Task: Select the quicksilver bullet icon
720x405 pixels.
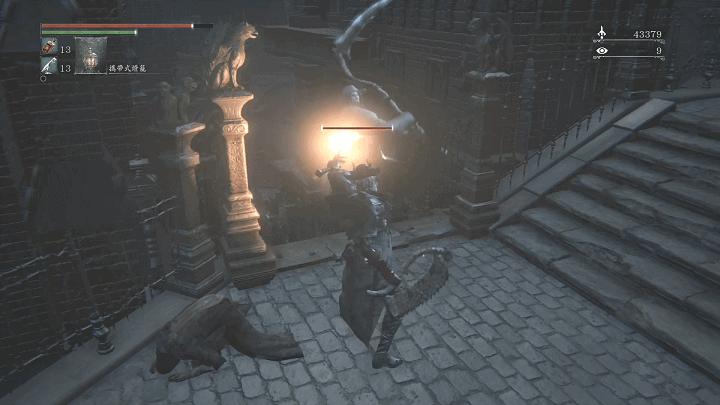Action: pyautogui.click(x=48, y=66)
